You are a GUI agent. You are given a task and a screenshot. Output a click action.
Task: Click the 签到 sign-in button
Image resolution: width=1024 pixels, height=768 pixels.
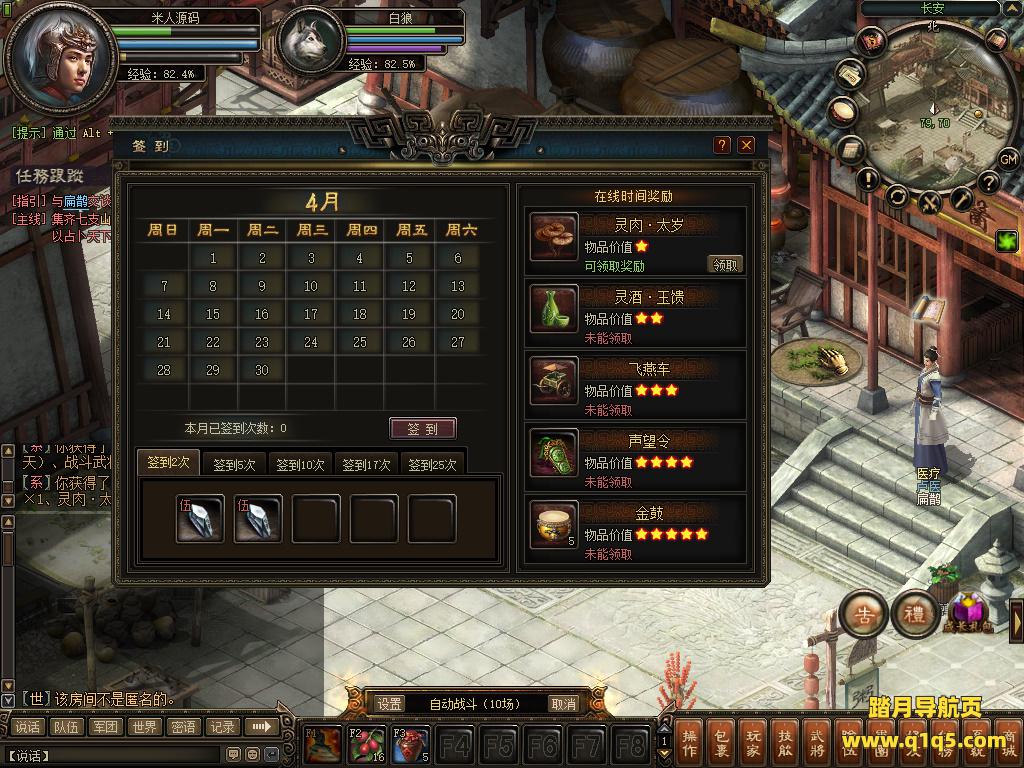[x=422, y=429]
